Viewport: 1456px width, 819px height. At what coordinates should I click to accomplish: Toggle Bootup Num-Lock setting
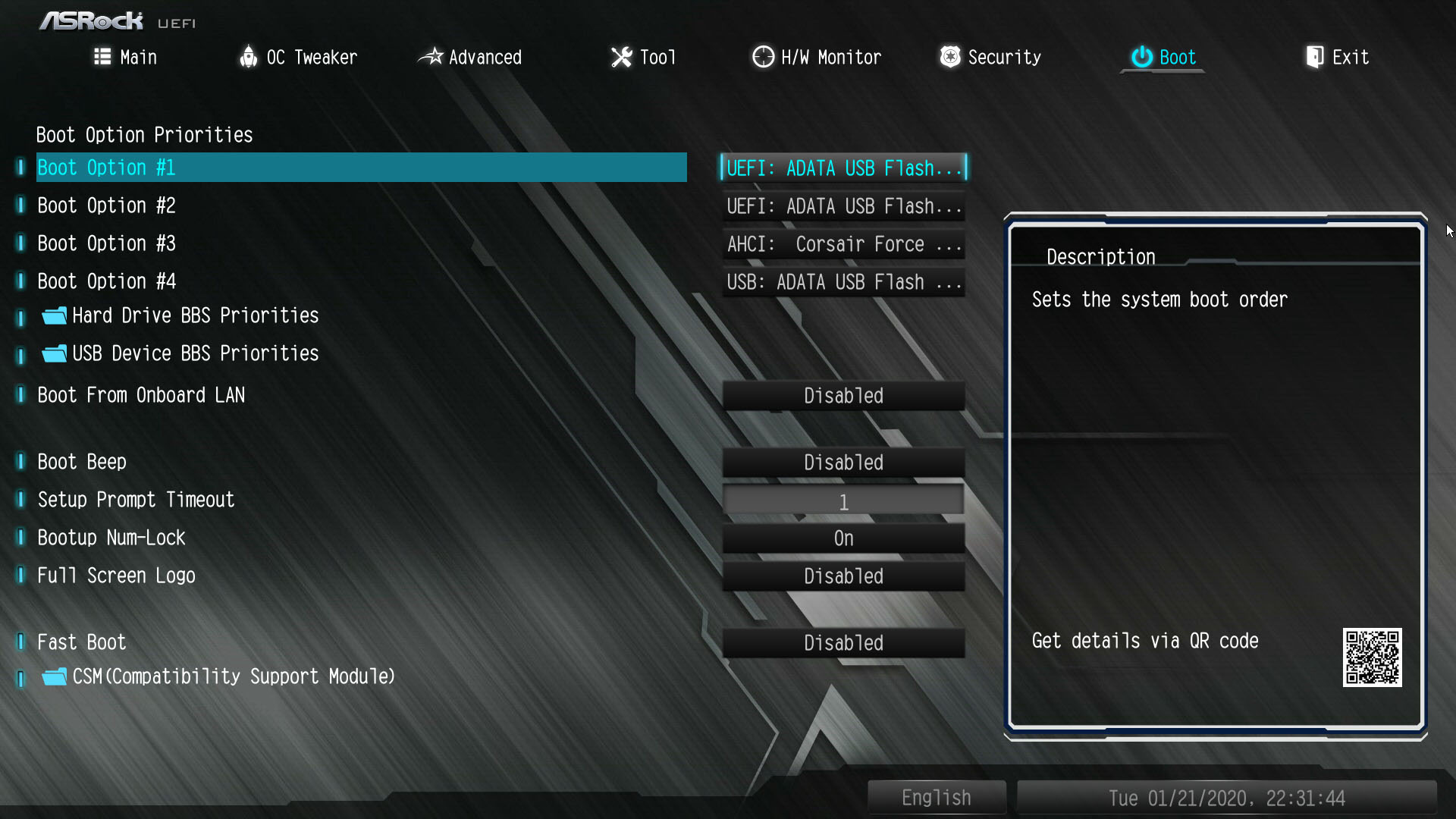[x=843, y=538]
